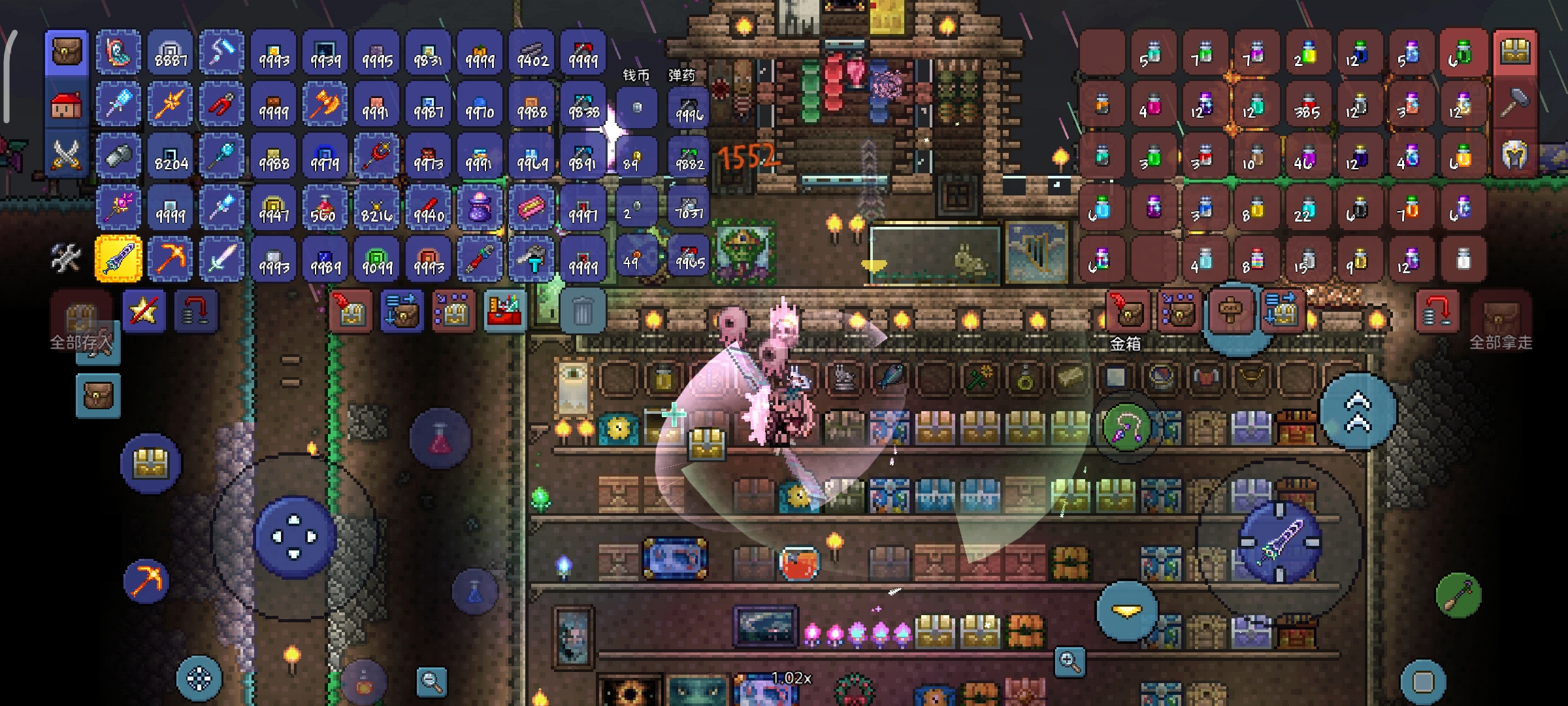Open the crafting tools menu
The height and width of the screenshot is (706, 1568).
[x=66, y=258]
